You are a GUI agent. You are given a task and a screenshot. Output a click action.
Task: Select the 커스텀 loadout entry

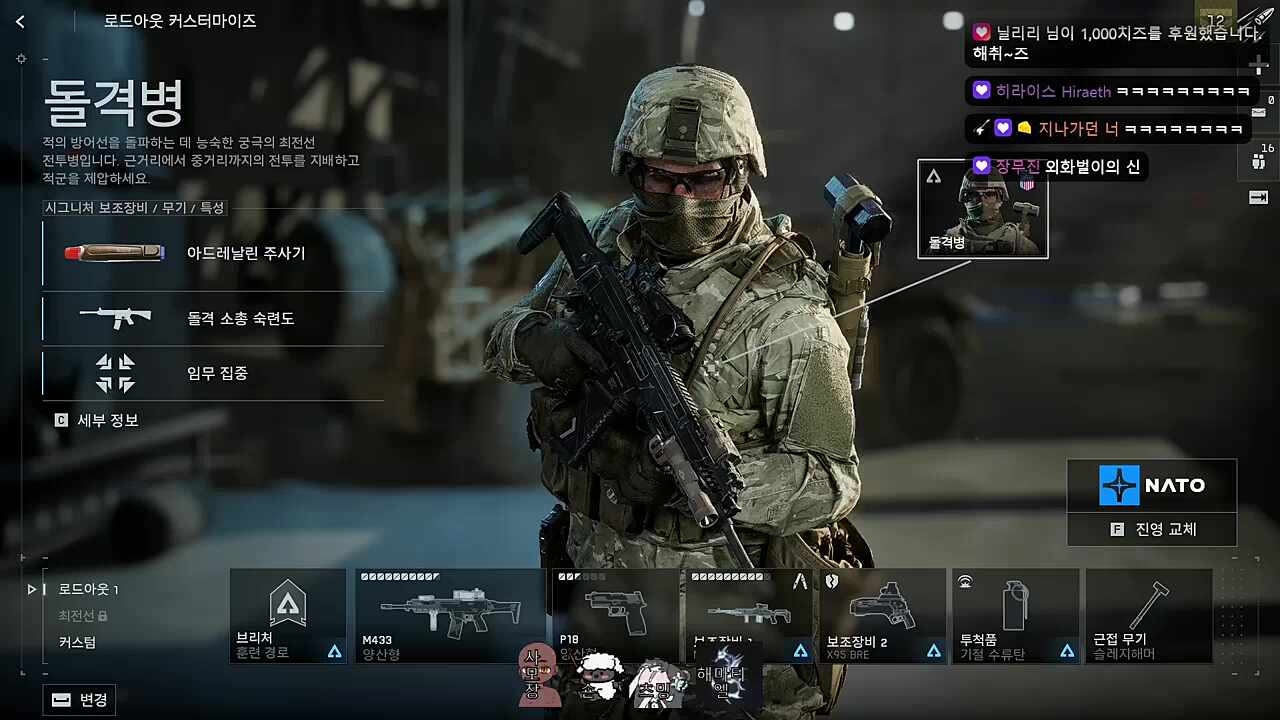[77, 643]
